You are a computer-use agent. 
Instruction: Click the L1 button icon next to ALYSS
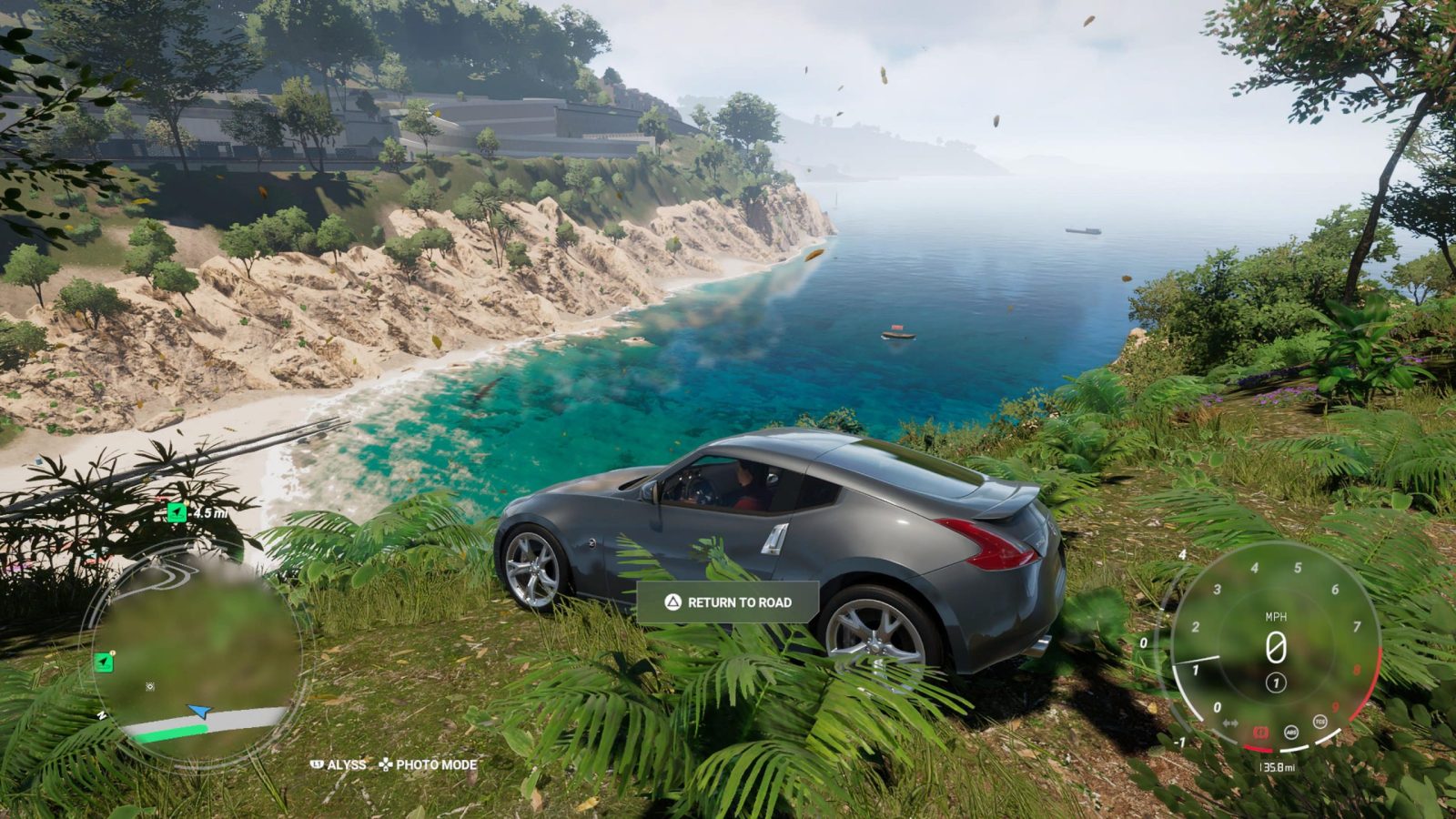click(317, 765)
